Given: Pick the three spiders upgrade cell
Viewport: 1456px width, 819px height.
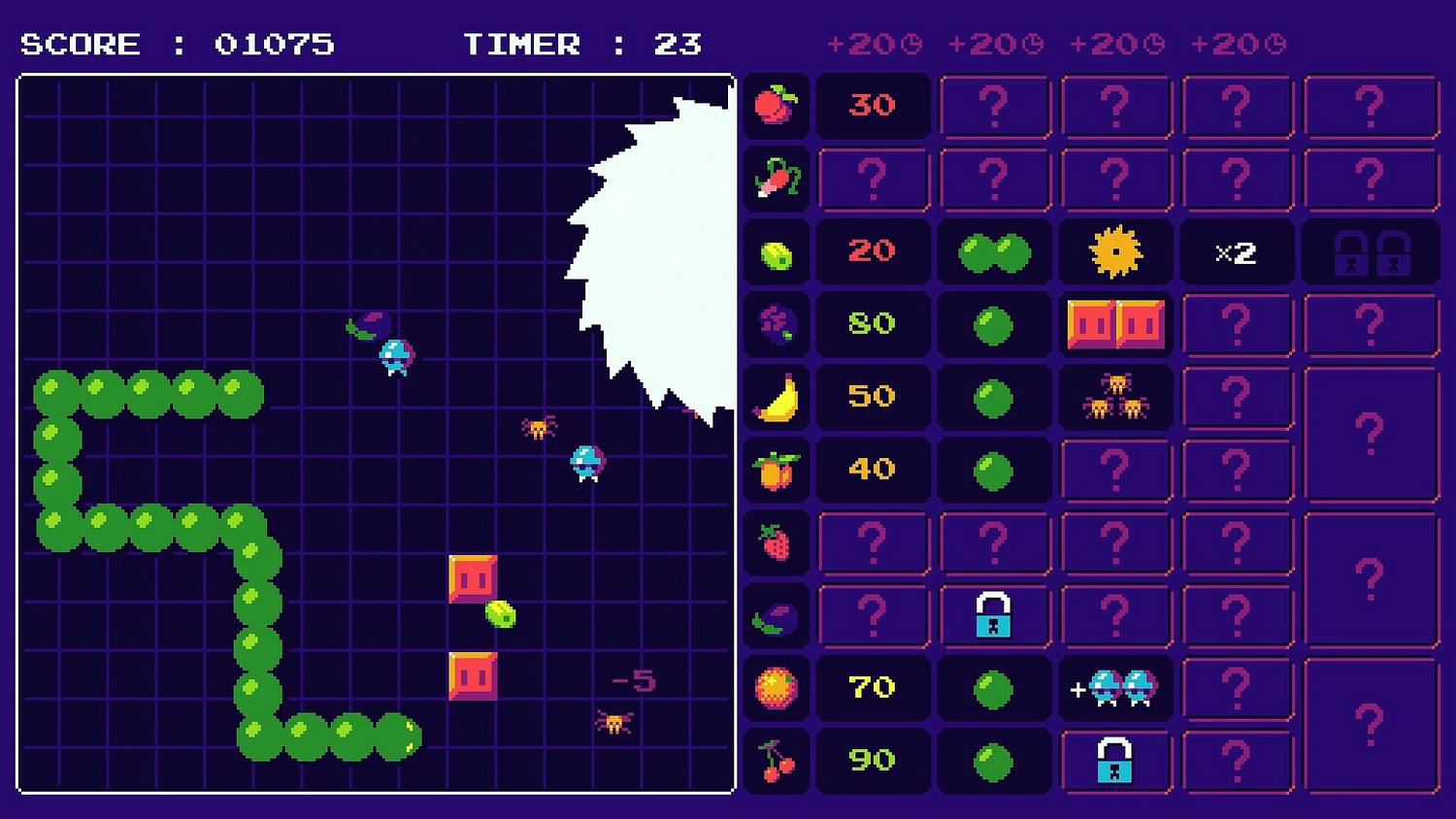Looking at the screenshot, I should click(1115, 397).
